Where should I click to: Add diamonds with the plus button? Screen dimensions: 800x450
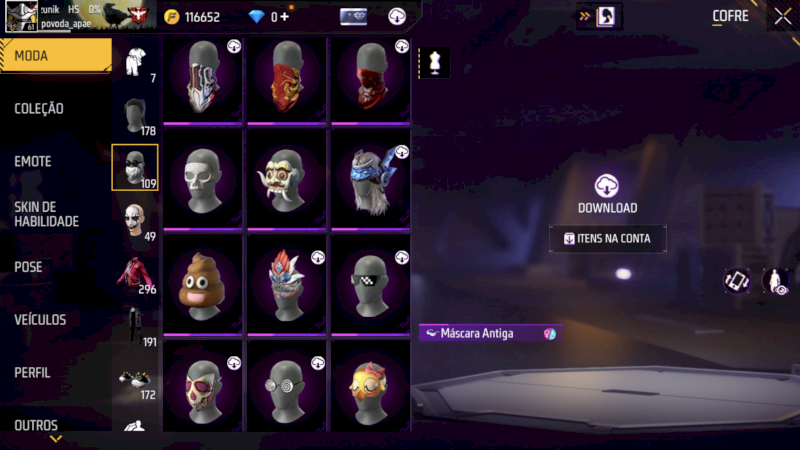click(285, 17)
